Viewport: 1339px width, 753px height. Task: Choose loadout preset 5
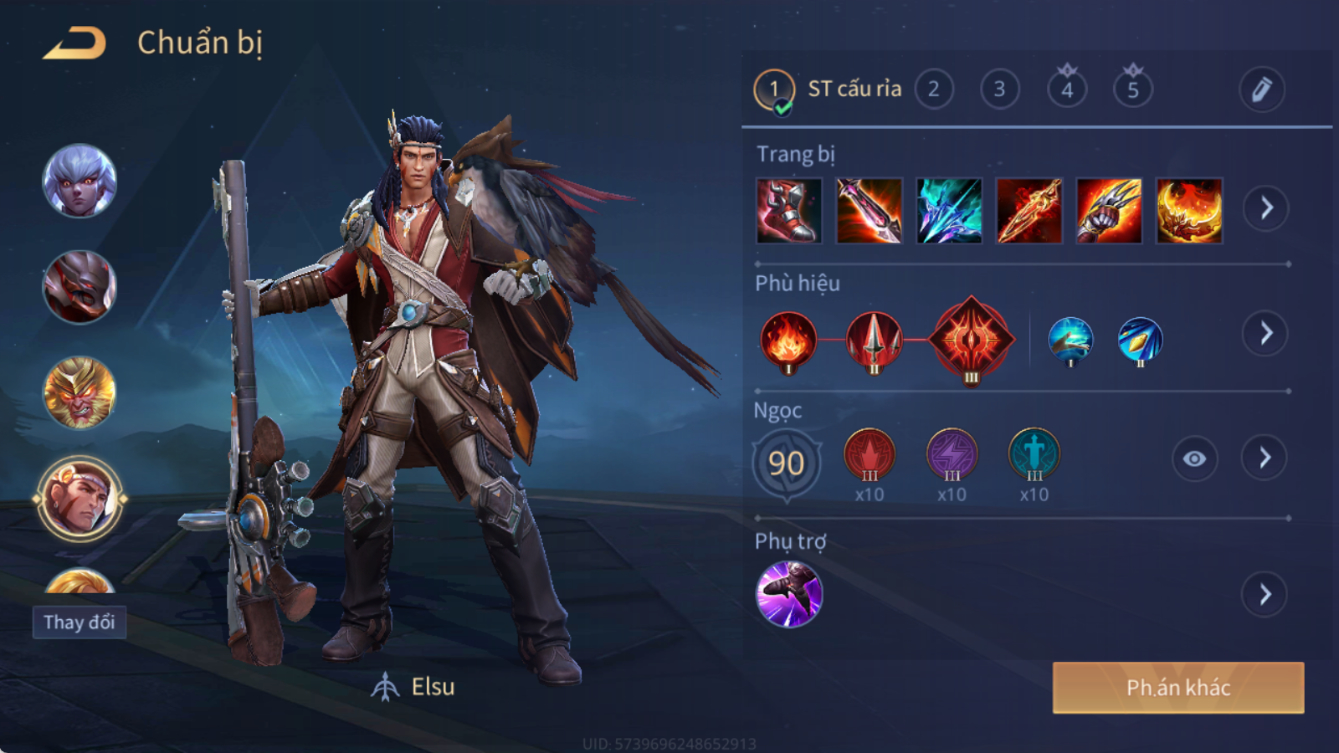click(1133, 89)
